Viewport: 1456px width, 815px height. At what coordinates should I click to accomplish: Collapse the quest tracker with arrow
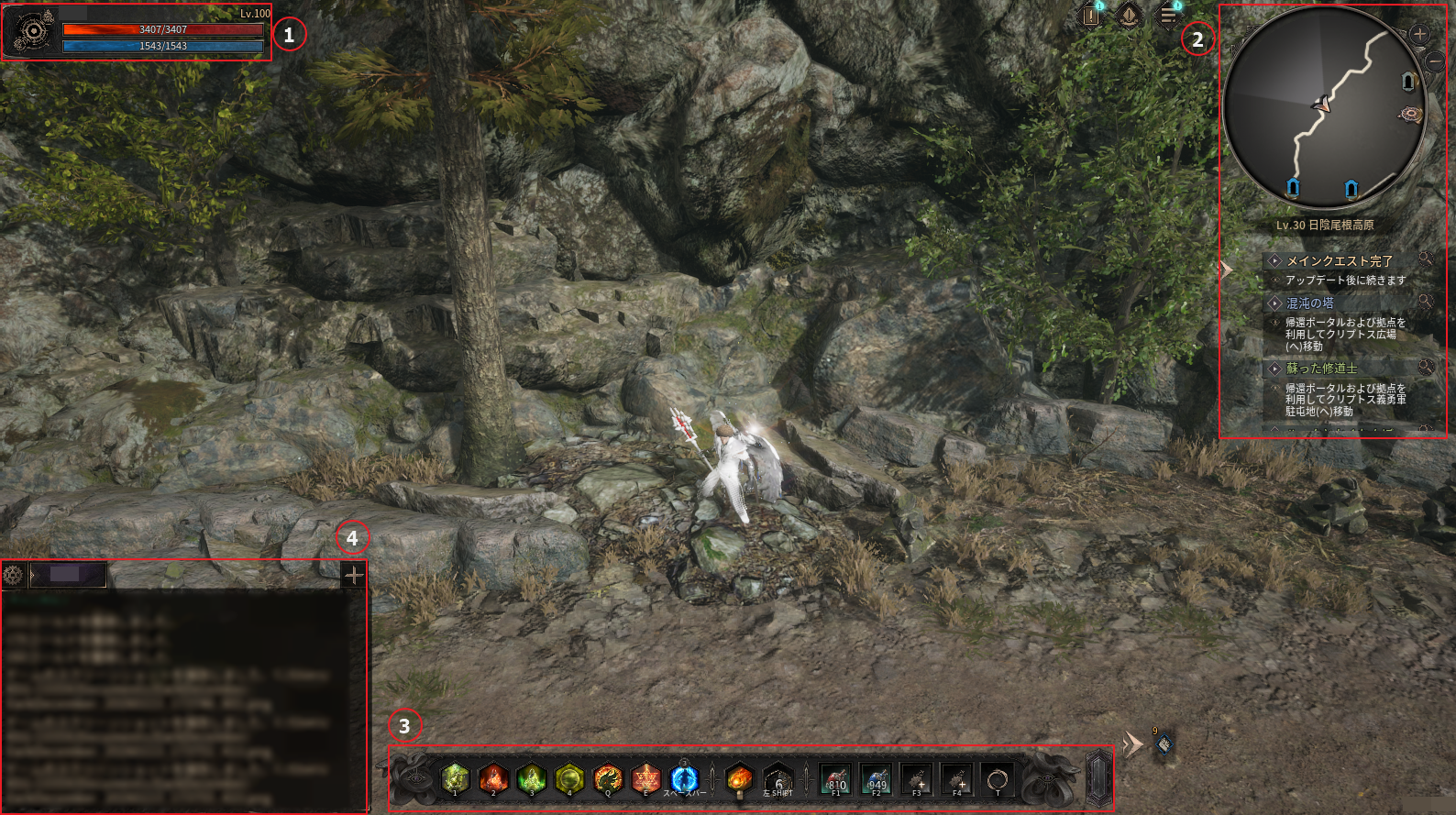[1226, 270]
